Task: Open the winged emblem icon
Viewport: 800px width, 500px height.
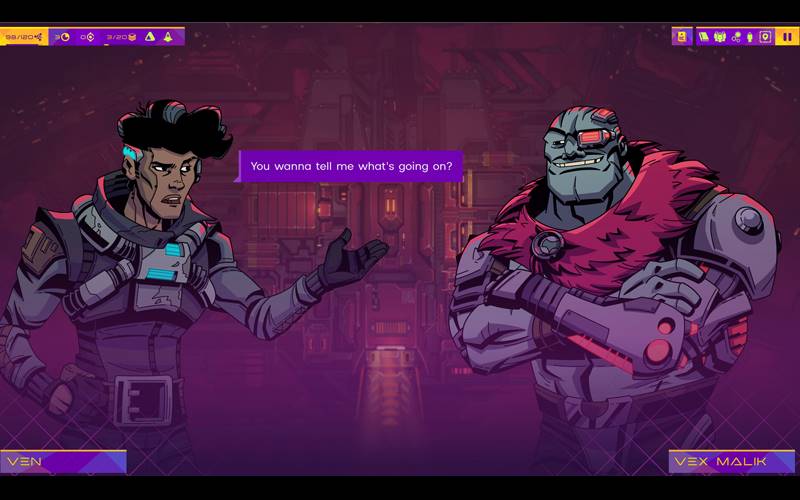Action: (x=720, y=37)
